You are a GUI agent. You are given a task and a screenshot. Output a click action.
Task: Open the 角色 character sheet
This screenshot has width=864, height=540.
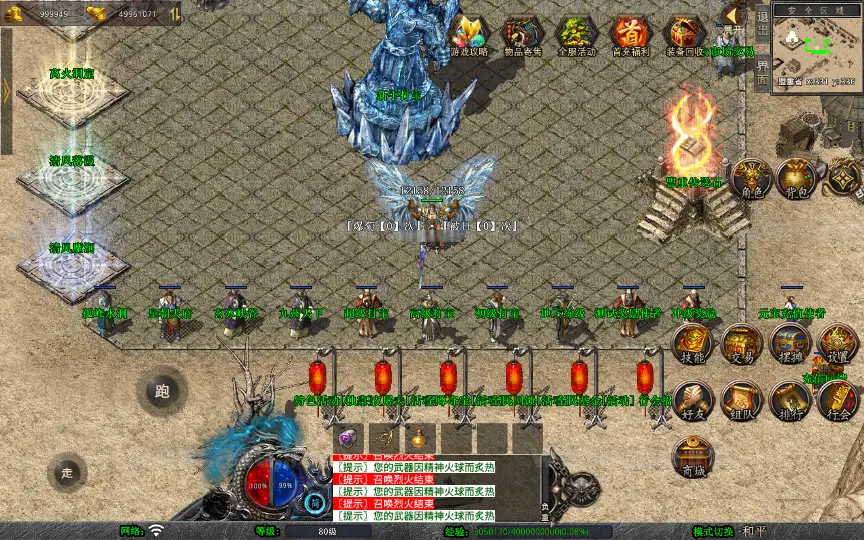tap(750, 179)
